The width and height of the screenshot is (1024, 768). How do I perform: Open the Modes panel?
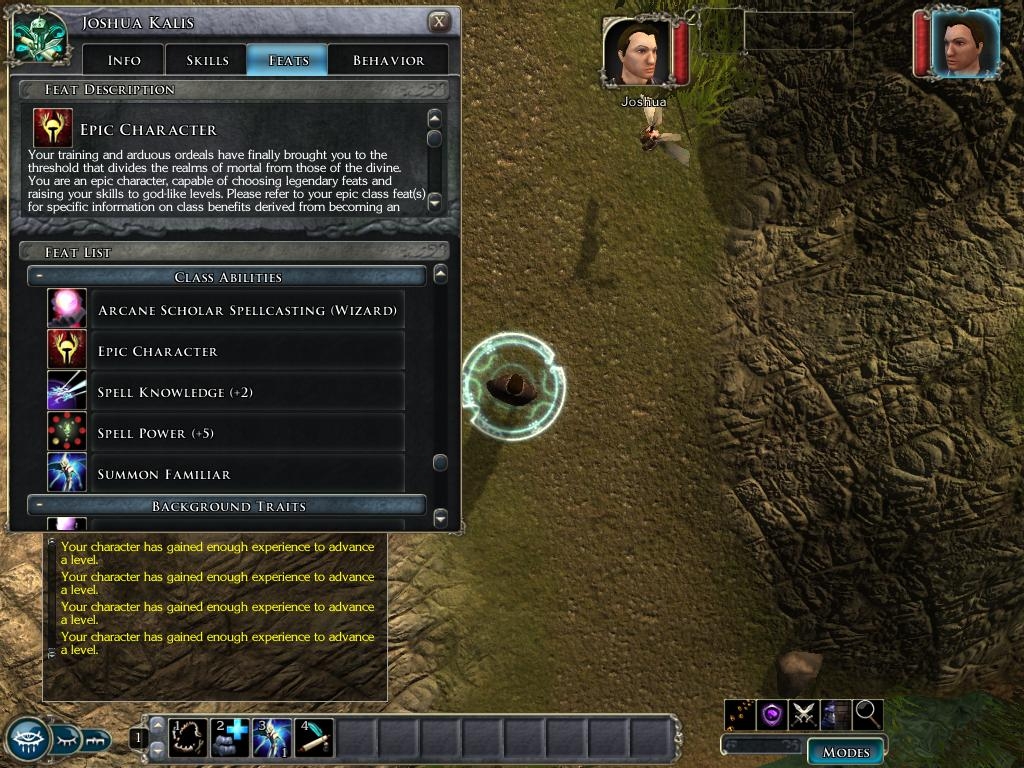[846, 752]
